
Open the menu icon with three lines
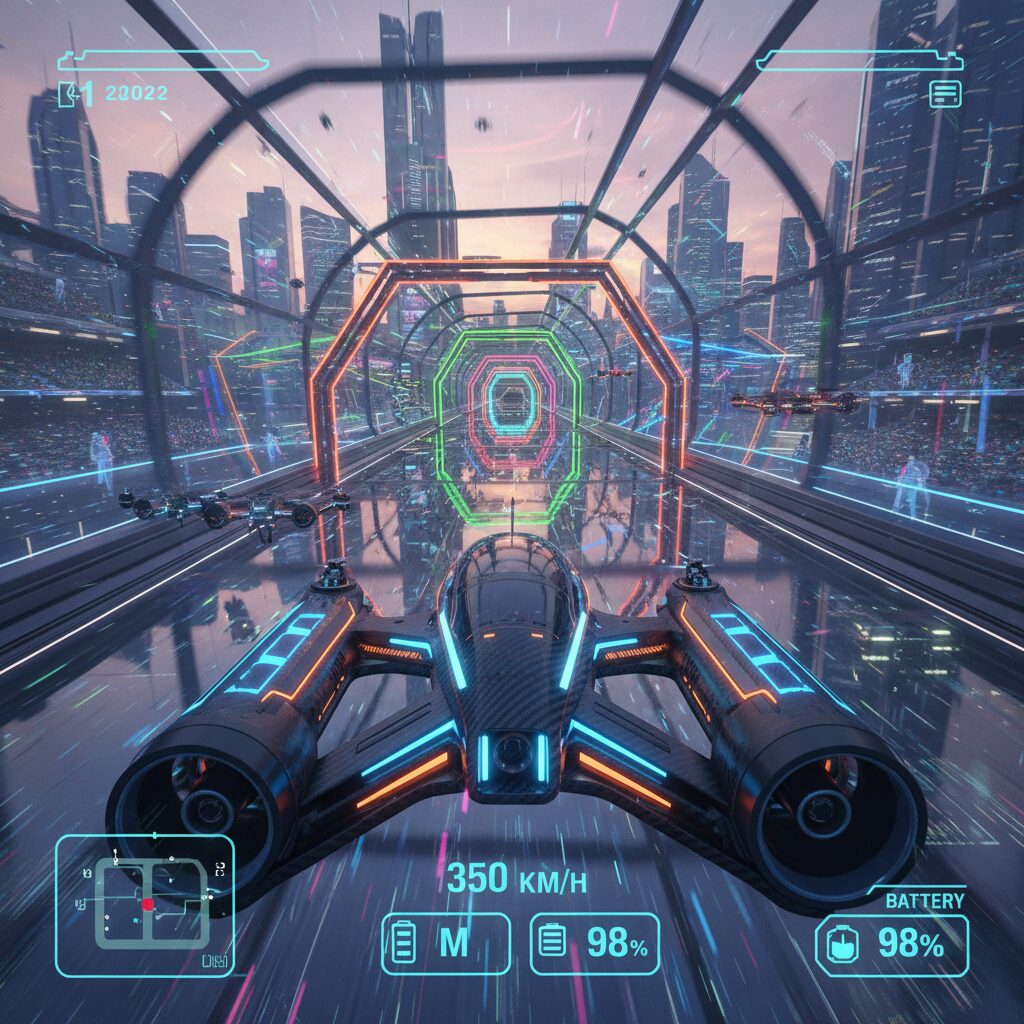coord(945,94)
